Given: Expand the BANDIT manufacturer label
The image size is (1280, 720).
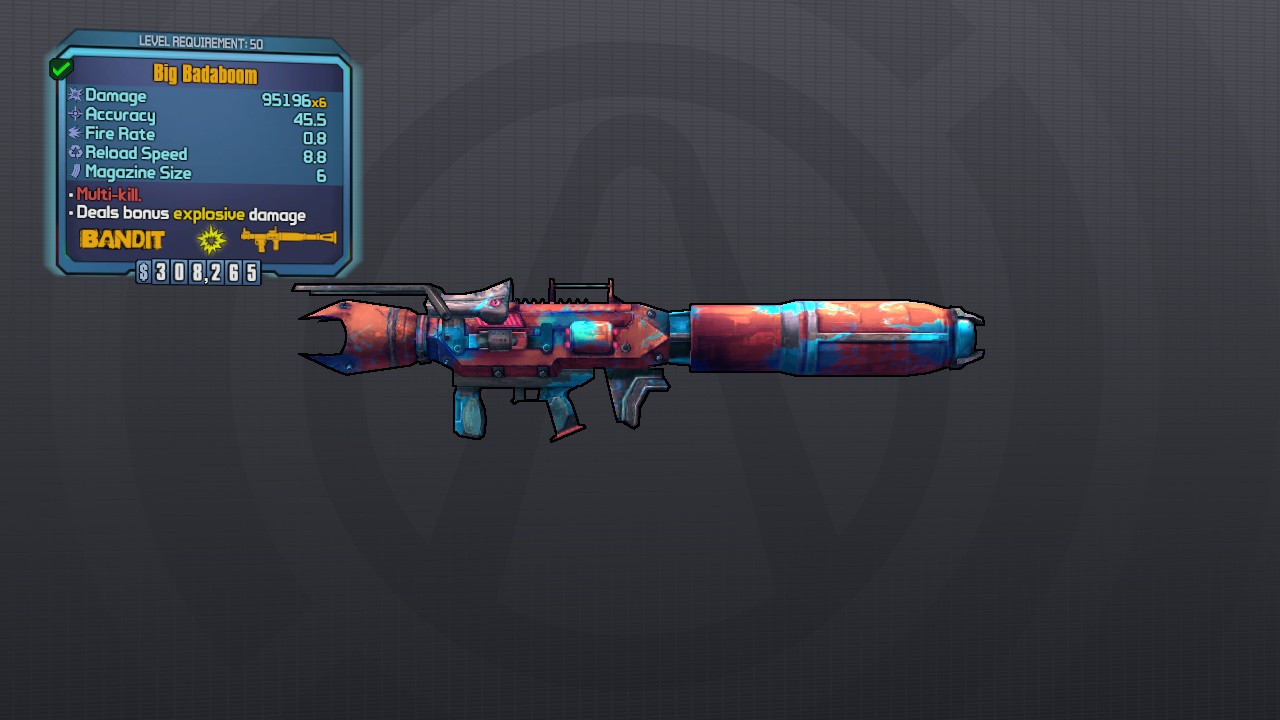Looking at the screenshot, I should tap(123, 239).
